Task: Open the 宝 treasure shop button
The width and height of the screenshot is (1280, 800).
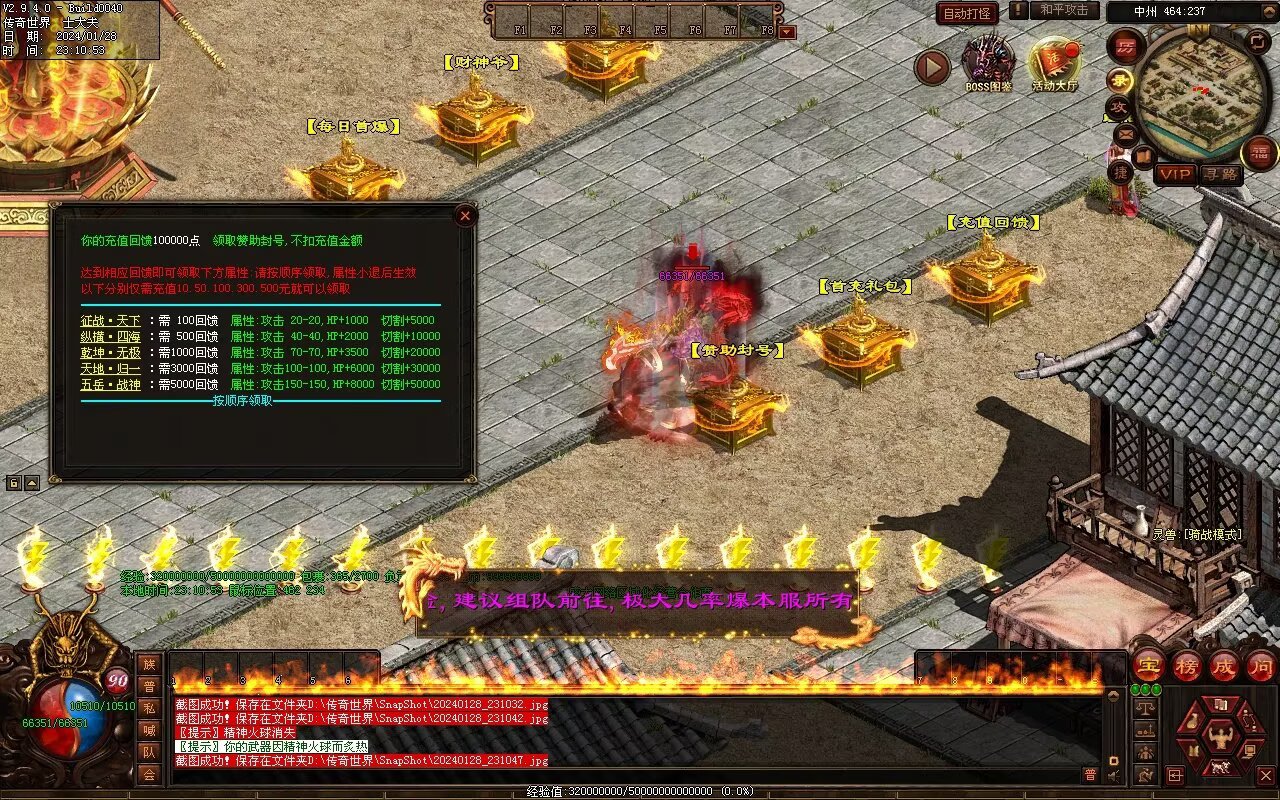Action: (1148, 665)
